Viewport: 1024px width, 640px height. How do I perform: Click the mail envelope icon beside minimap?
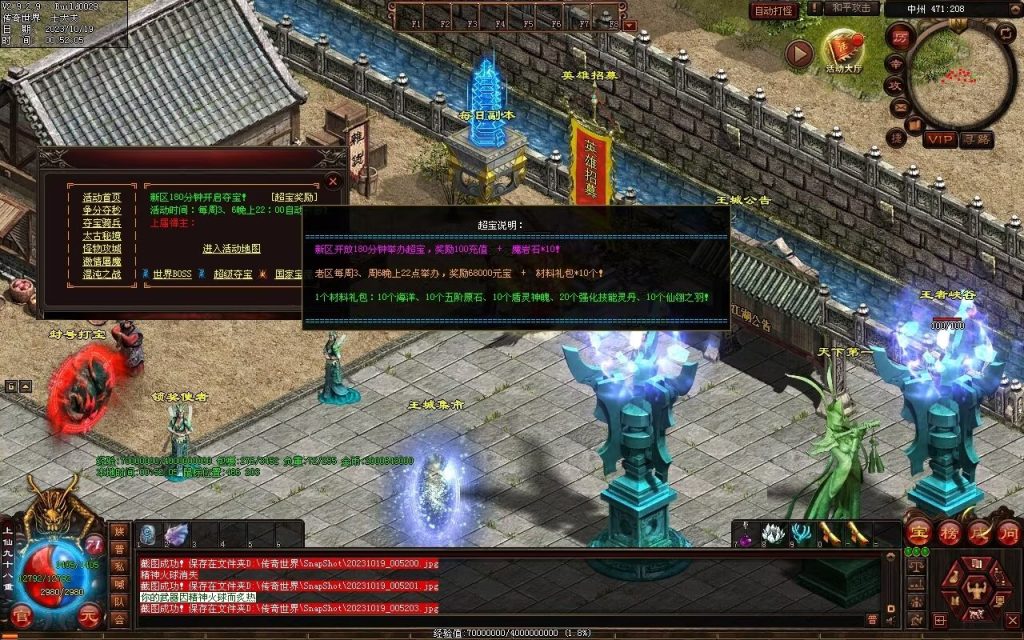[x=899, y=106]
